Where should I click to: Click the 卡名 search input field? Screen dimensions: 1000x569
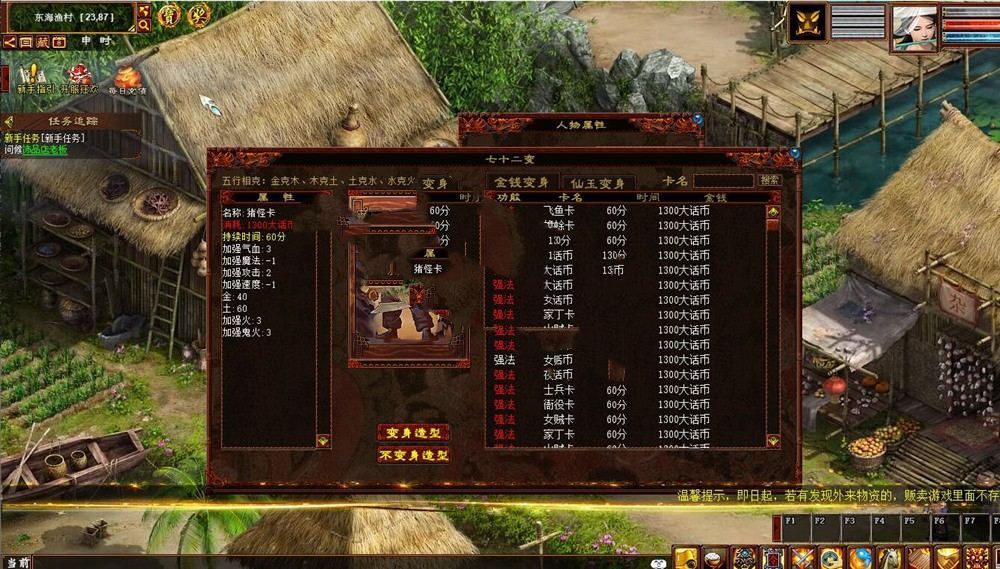pyautogui.click(x=723, y=181)
